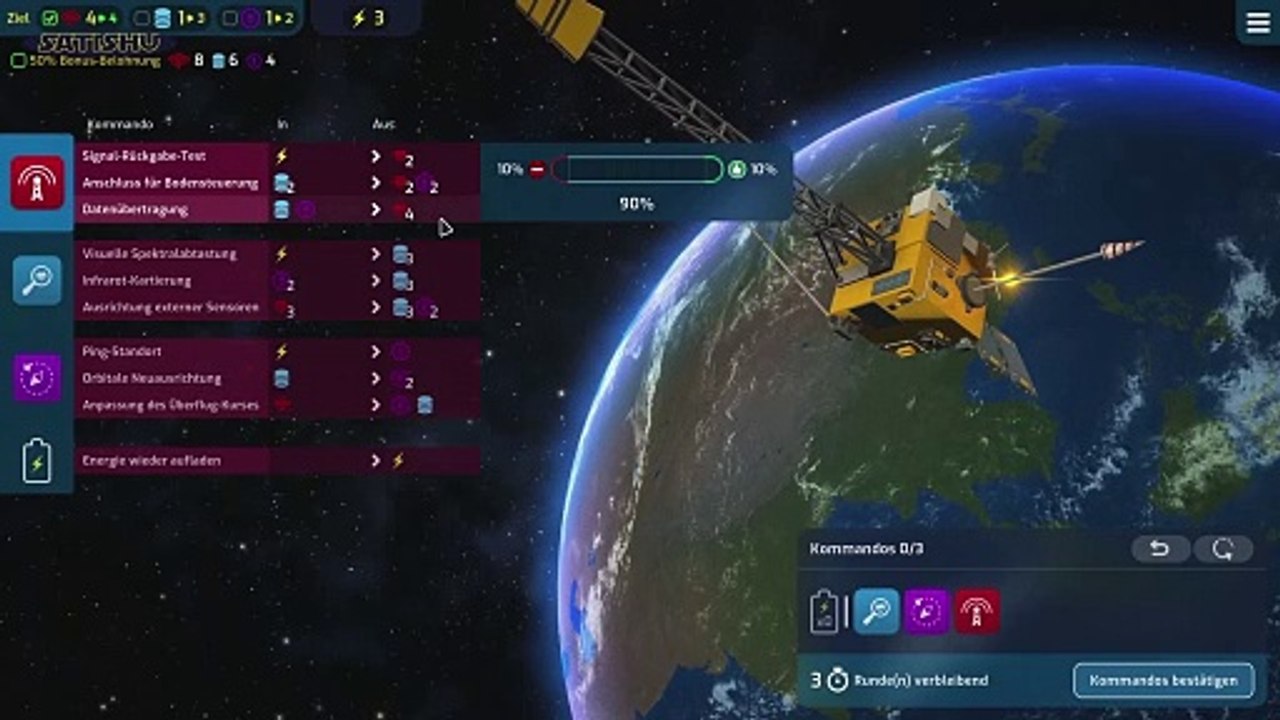Image resolution: width=1280 pixels, height=720 pixels.
Task: Reset the command queue with the circular arrow
Action: [x=1223, y=549]
